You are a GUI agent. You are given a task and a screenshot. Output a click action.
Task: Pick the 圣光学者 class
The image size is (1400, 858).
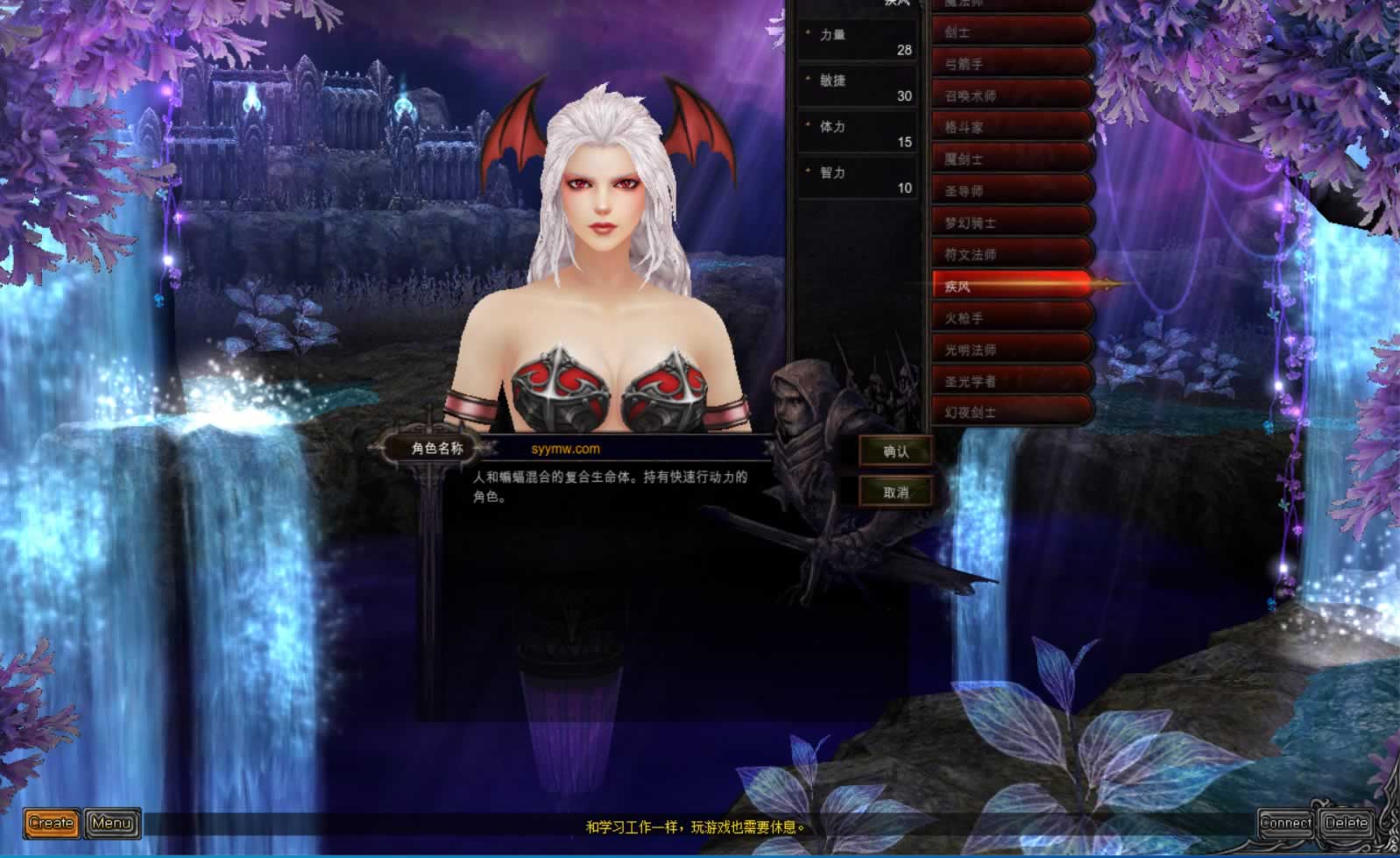coord(1012,381)
